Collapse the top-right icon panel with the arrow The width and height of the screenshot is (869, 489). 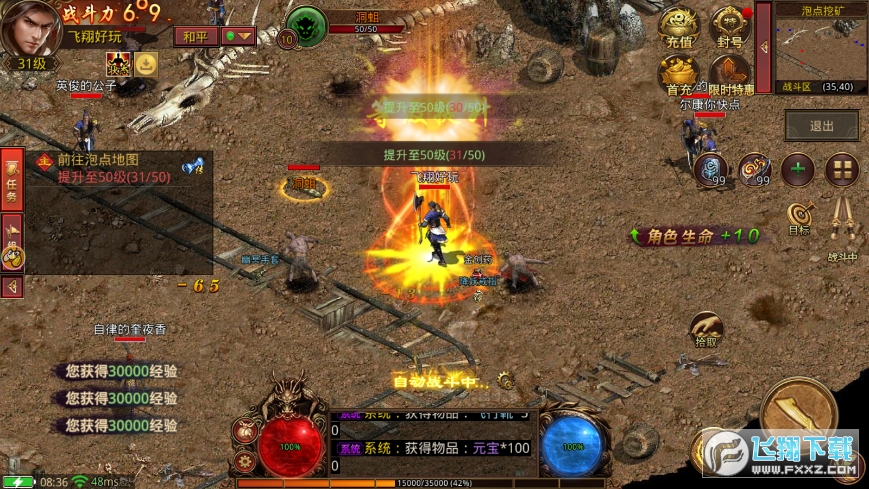point(763,47)
